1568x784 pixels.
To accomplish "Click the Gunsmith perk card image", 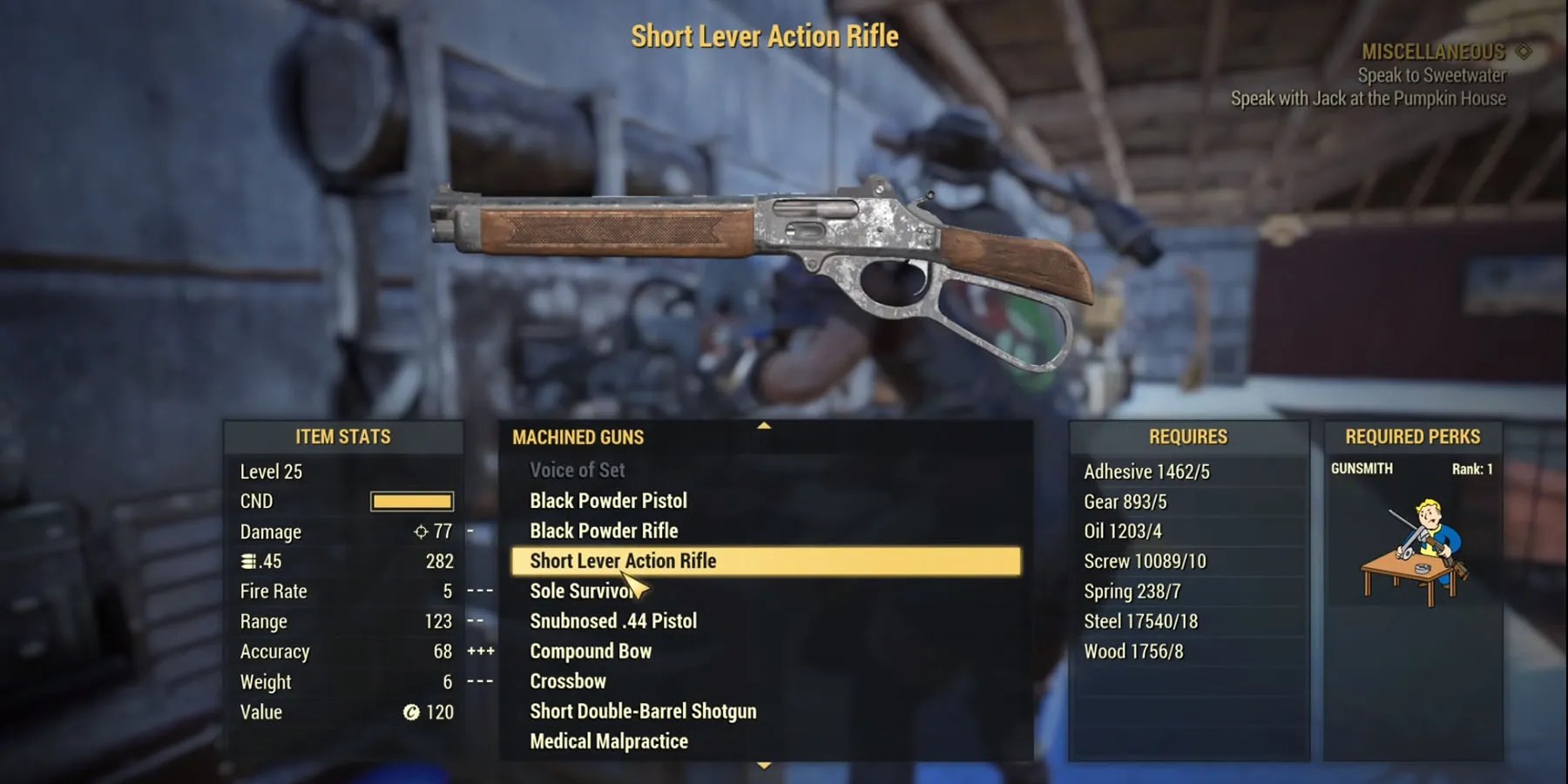I will tap(1413, 551).
